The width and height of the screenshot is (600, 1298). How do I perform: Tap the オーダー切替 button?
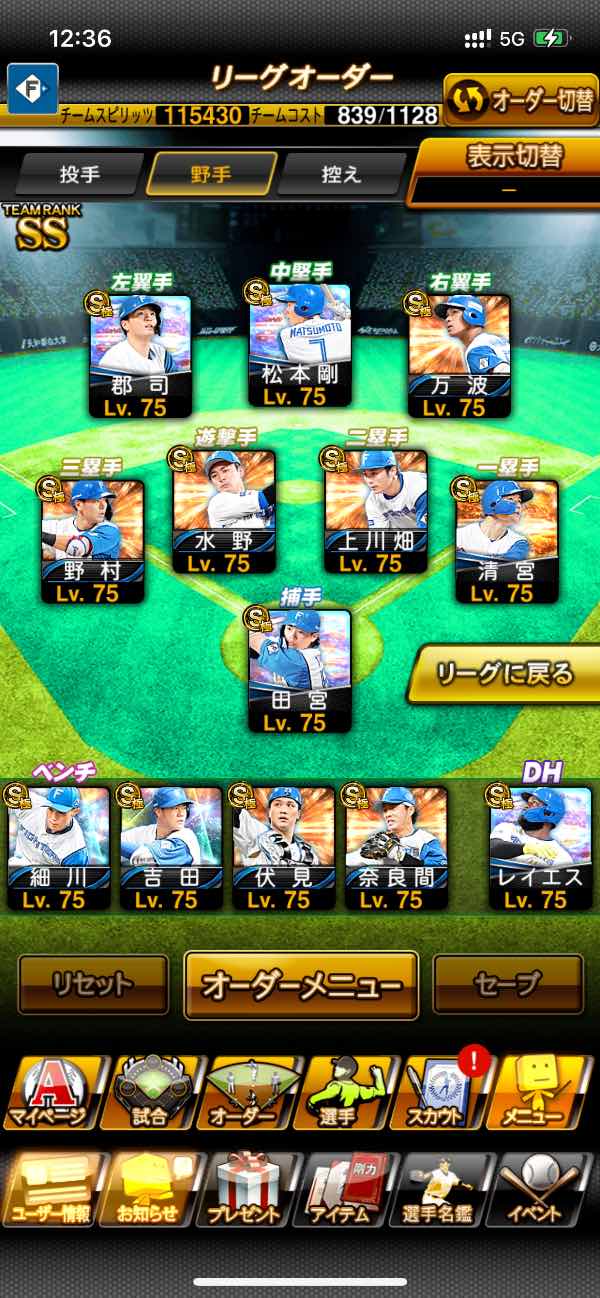tap(520, 100)
